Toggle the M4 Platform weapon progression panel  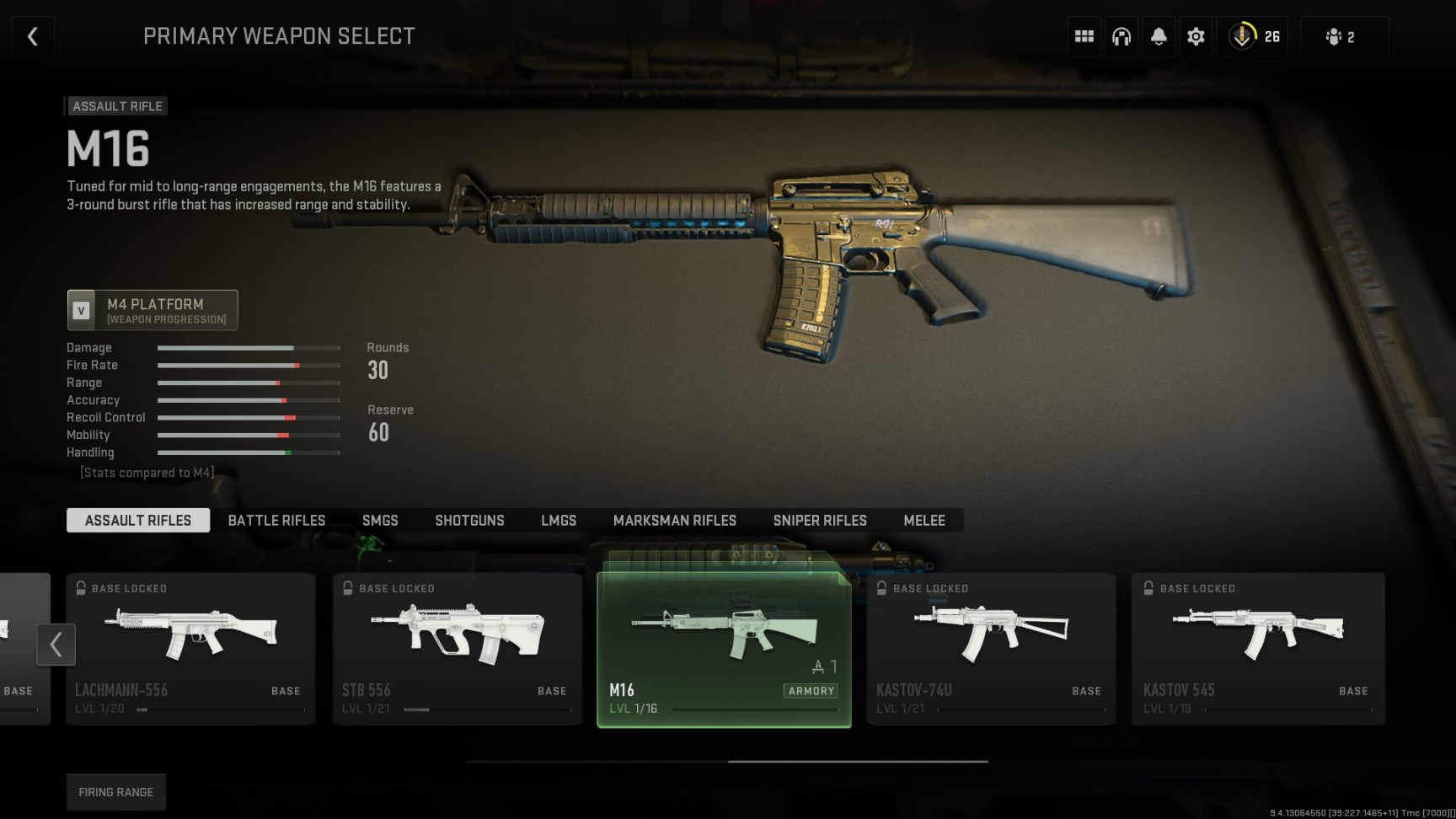tap(152, 310)
